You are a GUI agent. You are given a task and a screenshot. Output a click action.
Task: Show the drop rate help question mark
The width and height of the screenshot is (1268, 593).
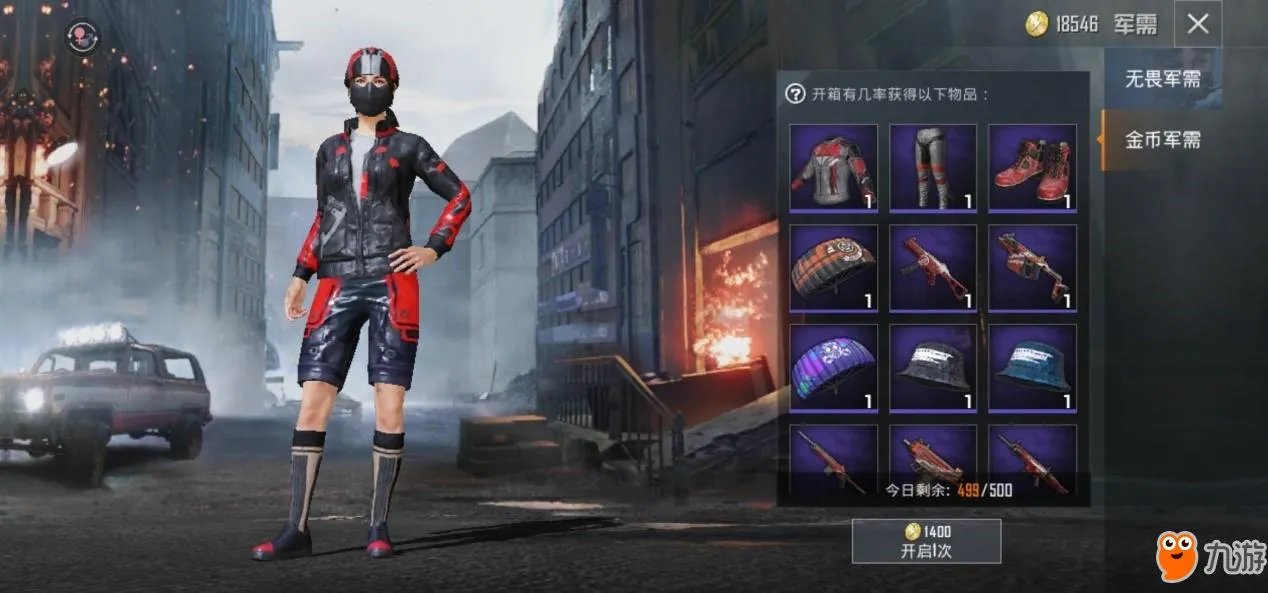(x=795, y=94)
